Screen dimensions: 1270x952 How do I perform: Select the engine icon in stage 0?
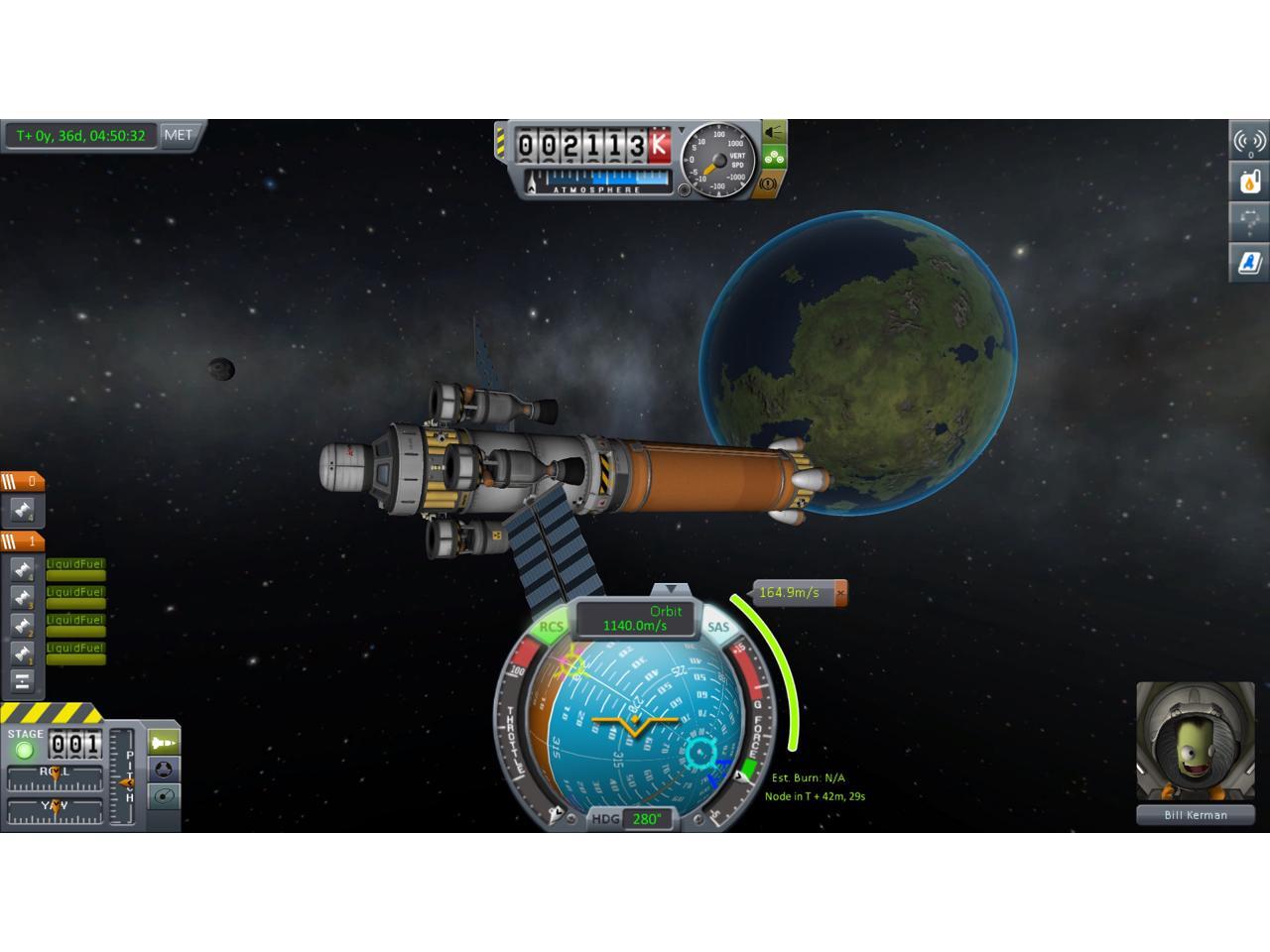[x=22, y=512]
